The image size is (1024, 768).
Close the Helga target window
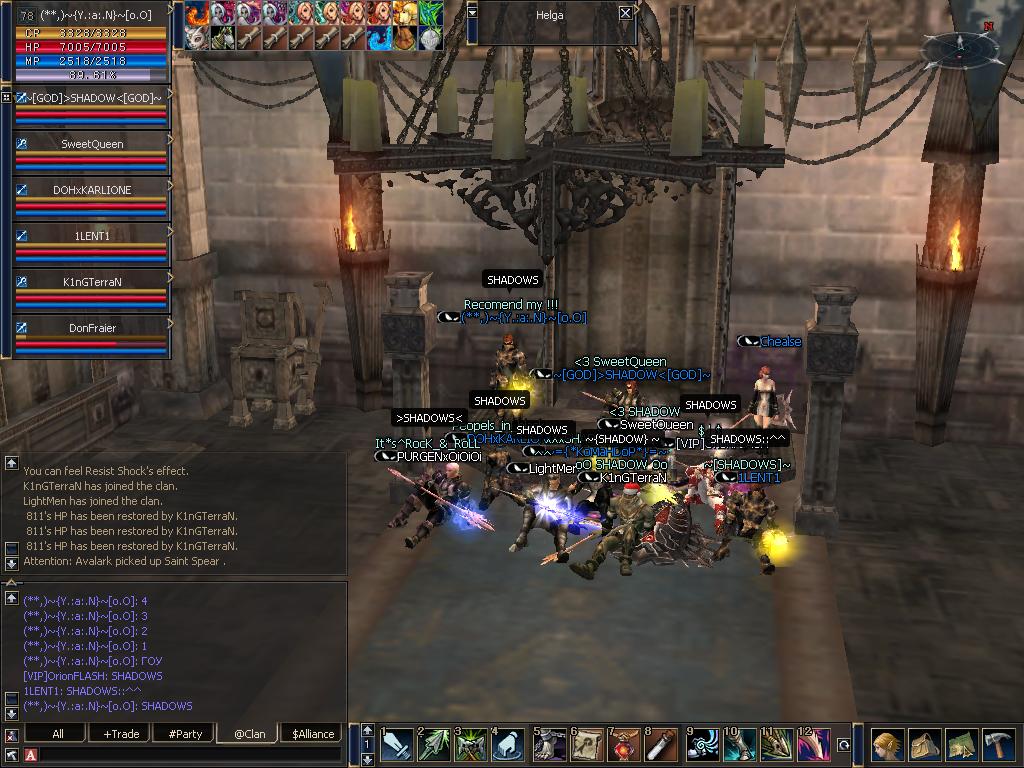pos(625,14)
